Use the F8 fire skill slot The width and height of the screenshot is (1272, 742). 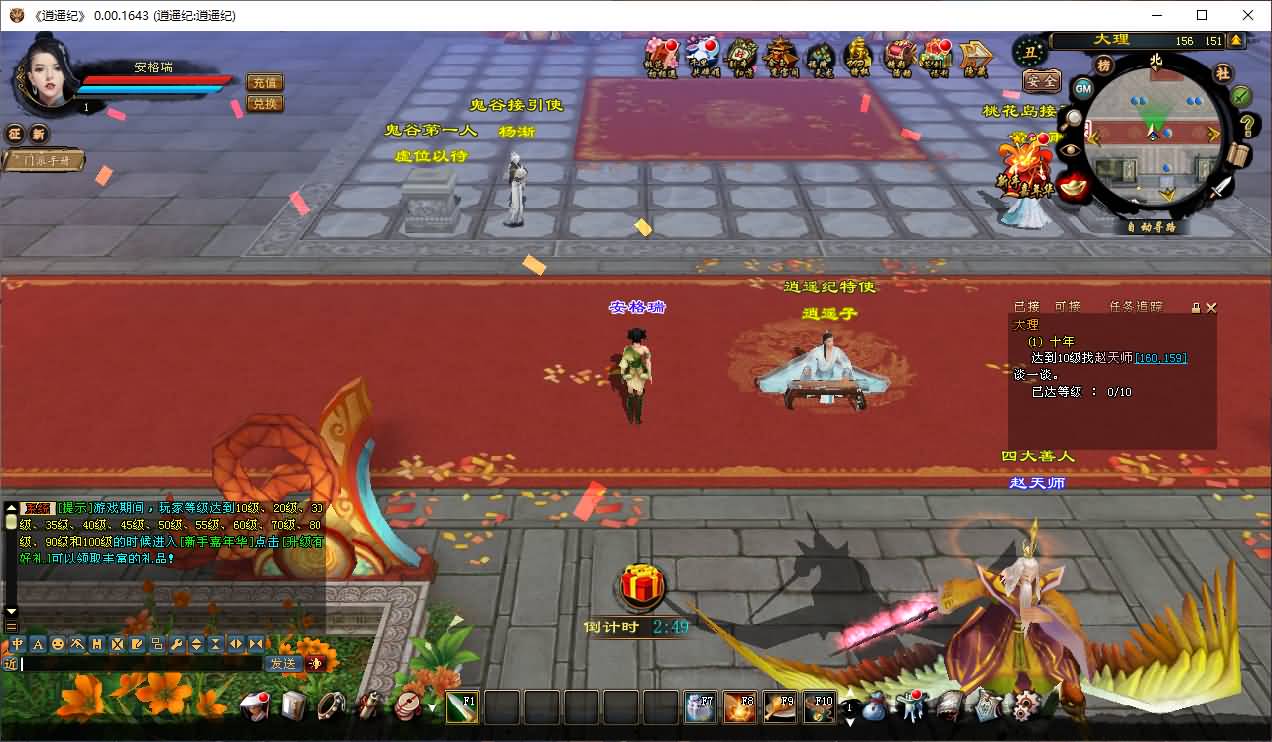coord(739,707)
